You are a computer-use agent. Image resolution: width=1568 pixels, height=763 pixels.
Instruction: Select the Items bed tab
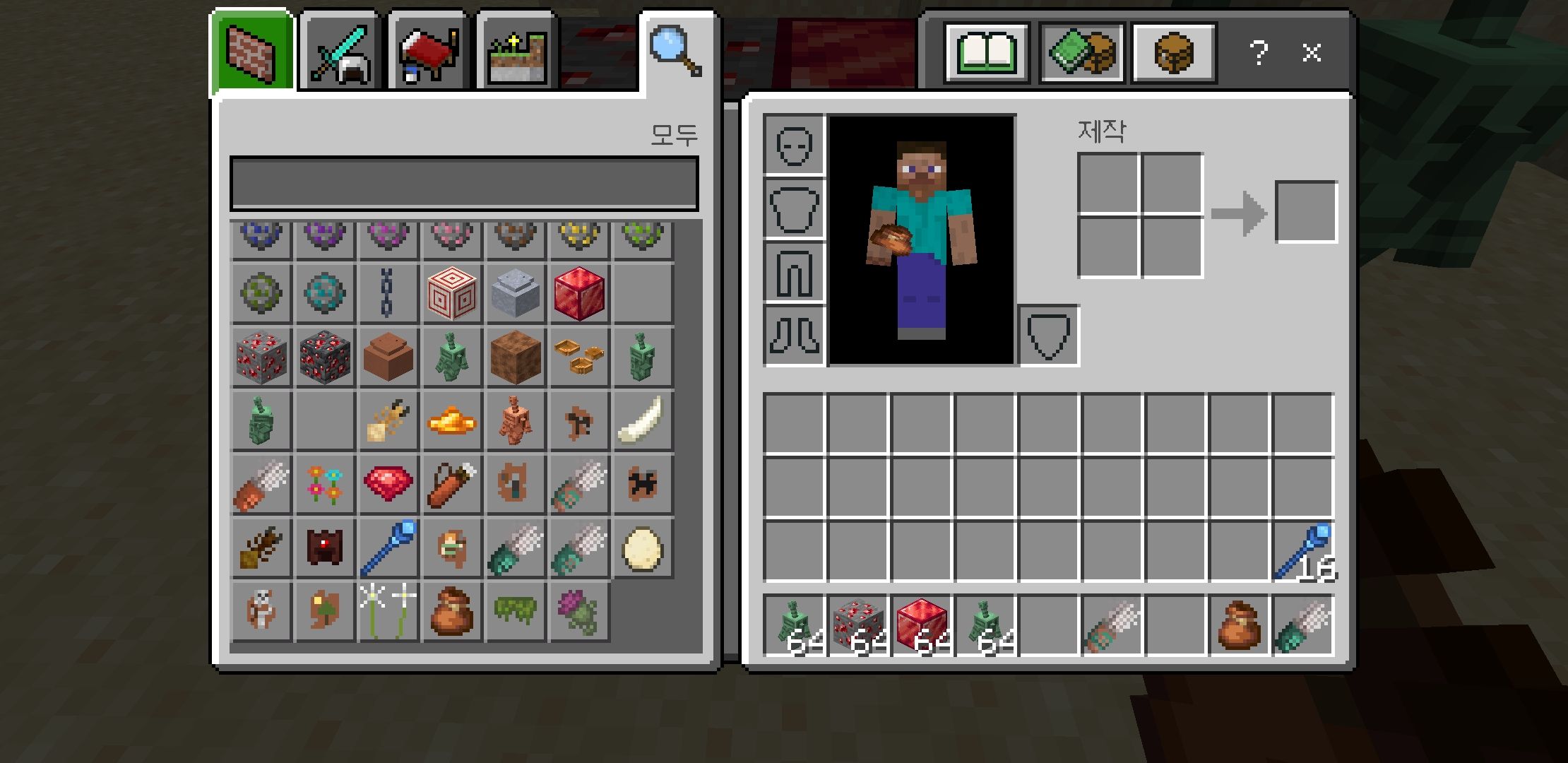429,54
